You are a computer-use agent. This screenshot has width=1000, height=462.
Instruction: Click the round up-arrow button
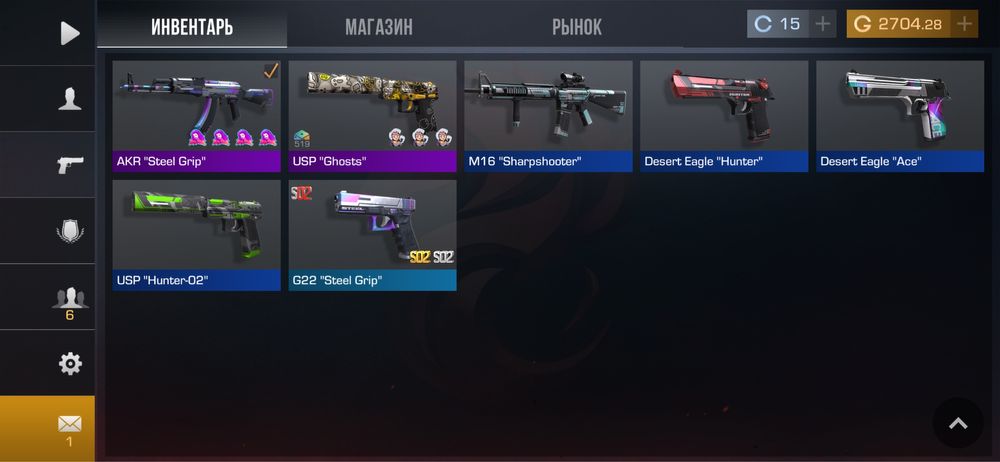957,423
